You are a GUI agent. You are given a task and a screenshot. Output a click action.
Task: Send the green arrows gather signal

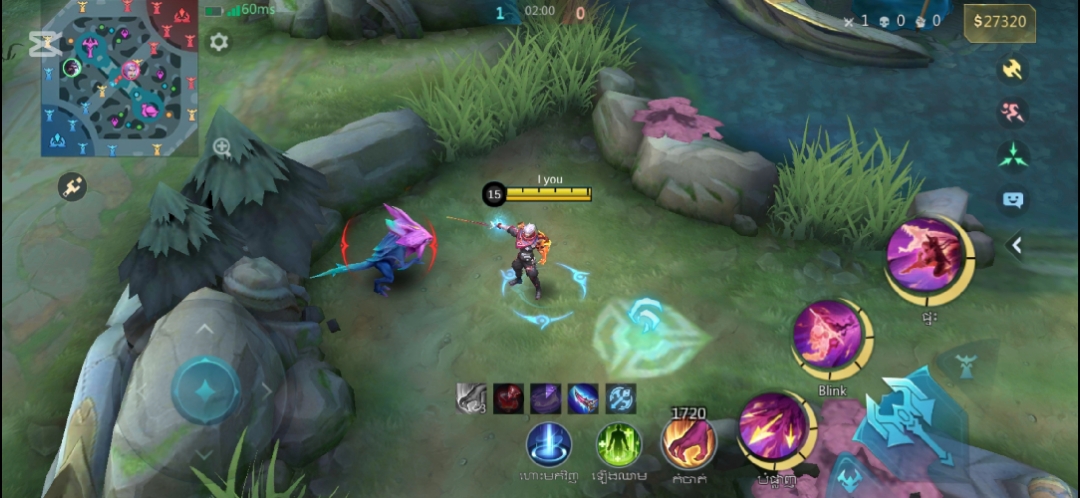pos(1013,155)
